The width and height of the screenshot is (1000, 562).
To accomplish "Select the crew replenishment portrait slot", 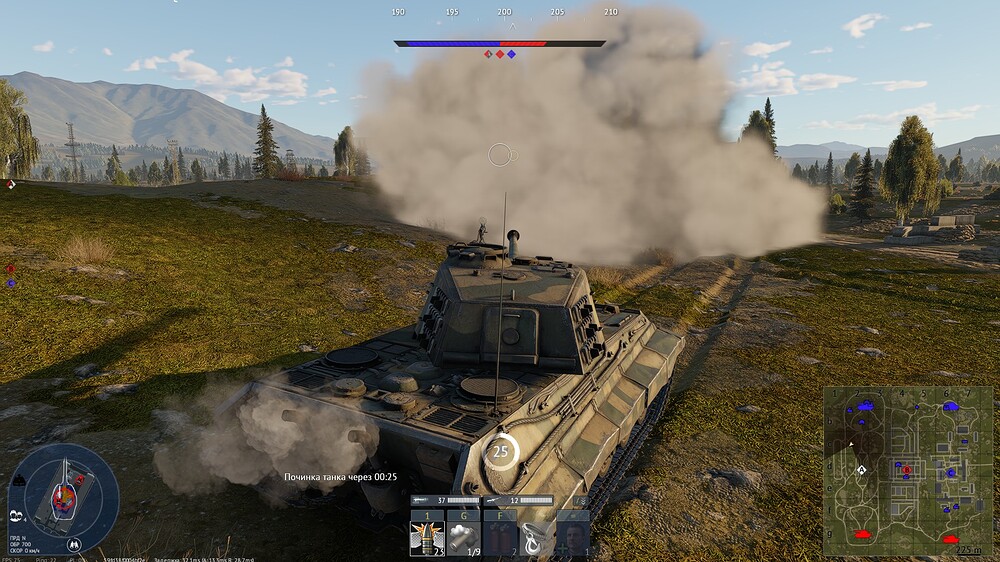I will tap(573, 539).
